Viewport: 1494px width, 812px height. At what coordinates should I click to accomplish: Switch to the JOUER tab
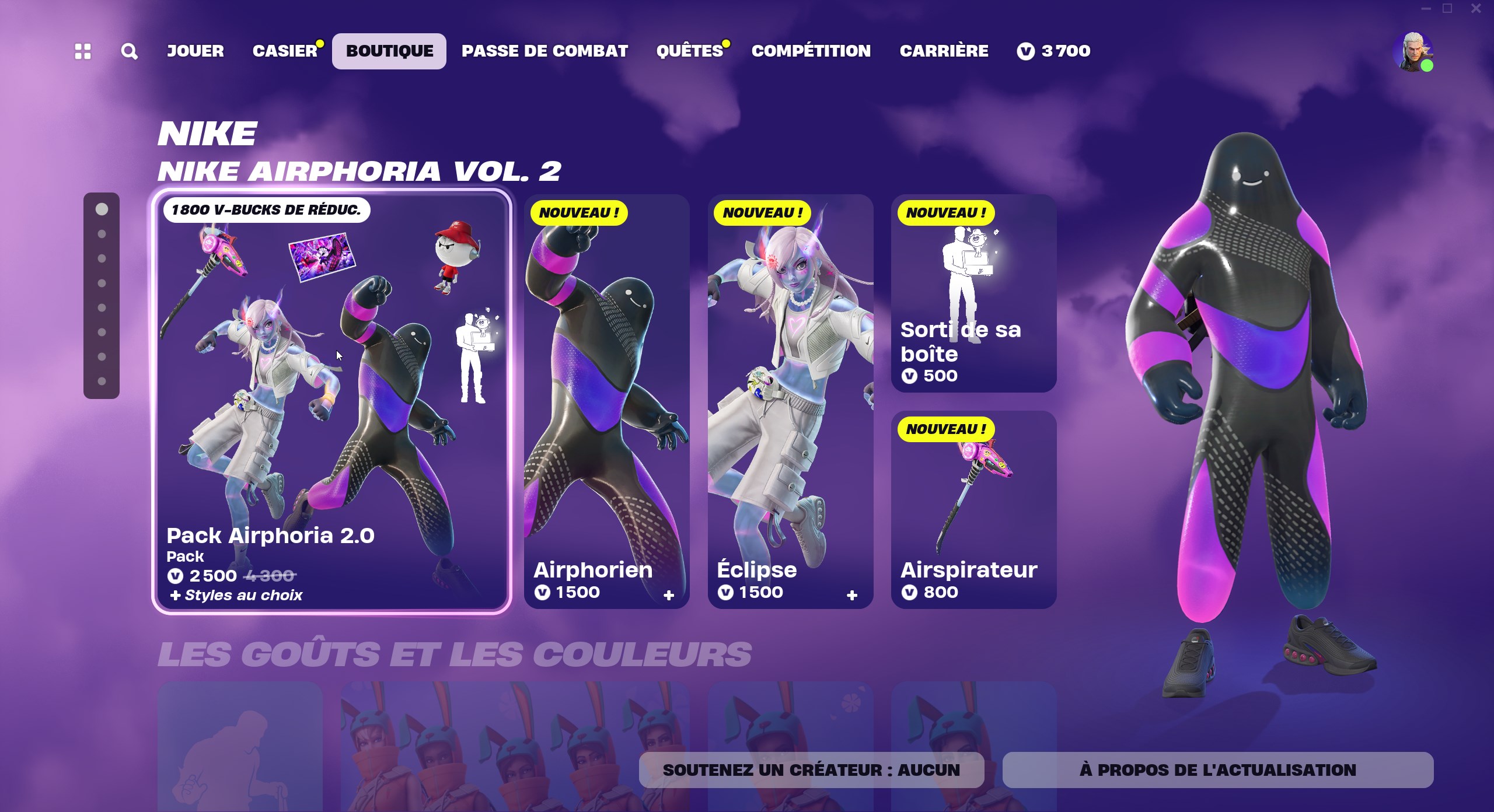pyautogui.click(x=195, y=51)
